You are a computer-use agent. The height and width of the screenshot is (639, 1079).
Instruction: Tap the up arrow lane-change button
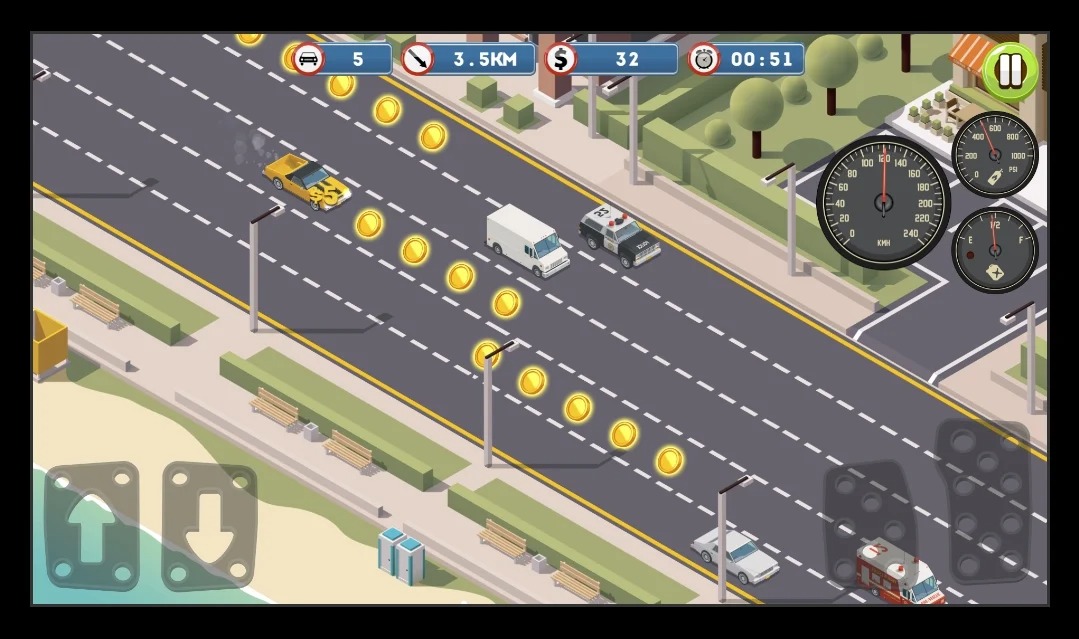point(92,525)
